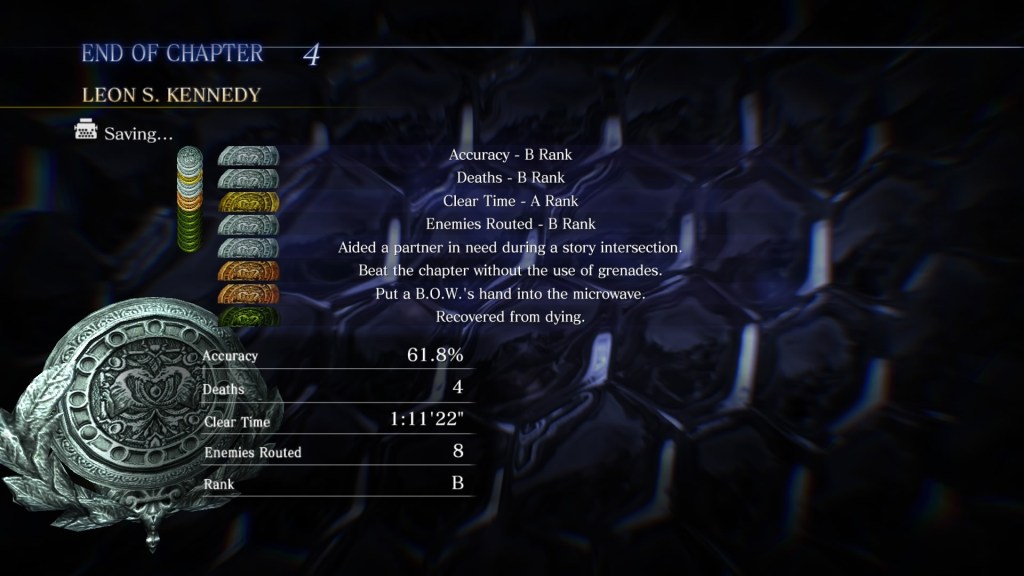Pick the gold Clear Time A Rank medal
1024x576 pixels.
pyautogui.click(x=248, y=202)
